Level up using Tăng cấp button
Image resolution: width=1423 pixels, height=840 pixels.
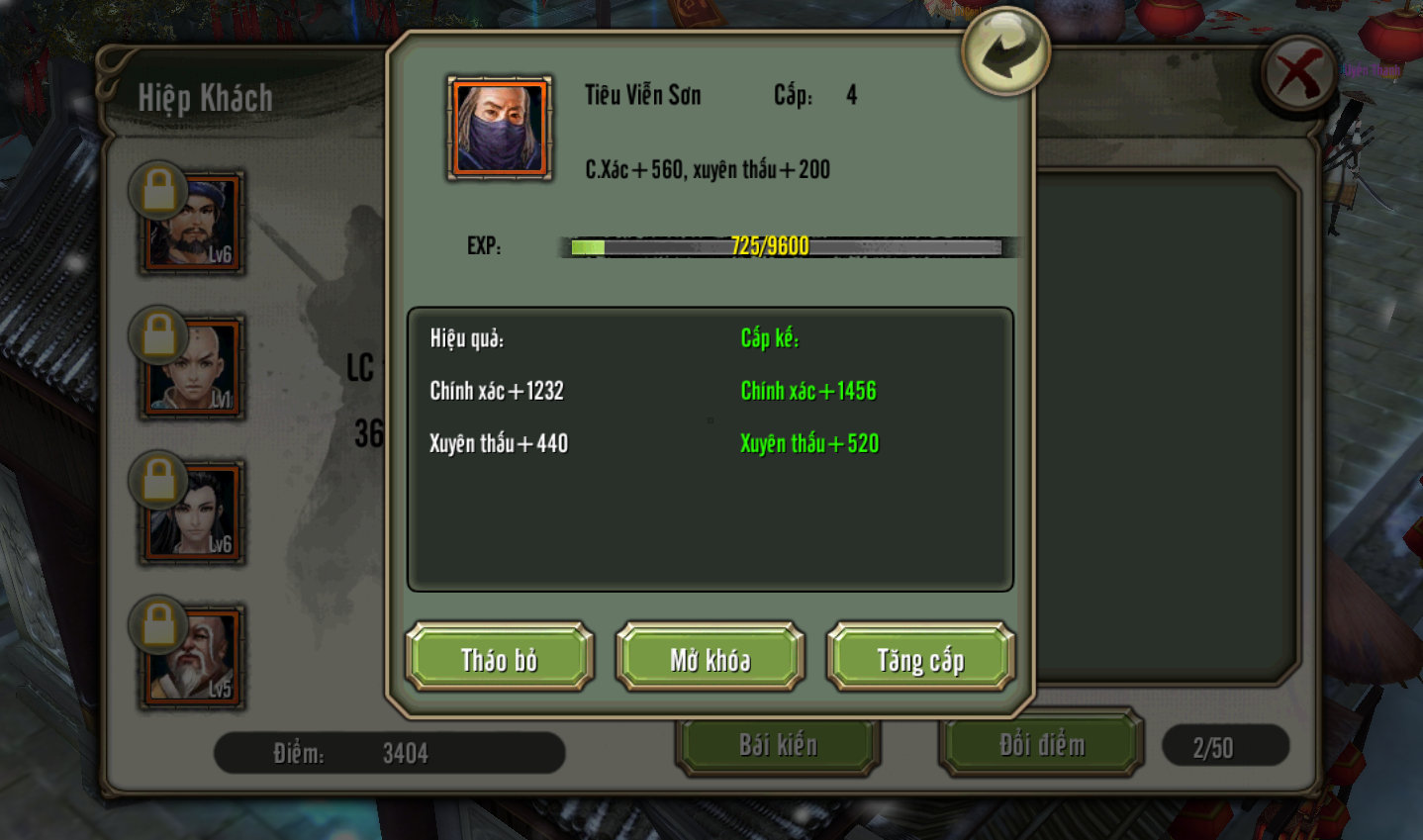[920, 658]
